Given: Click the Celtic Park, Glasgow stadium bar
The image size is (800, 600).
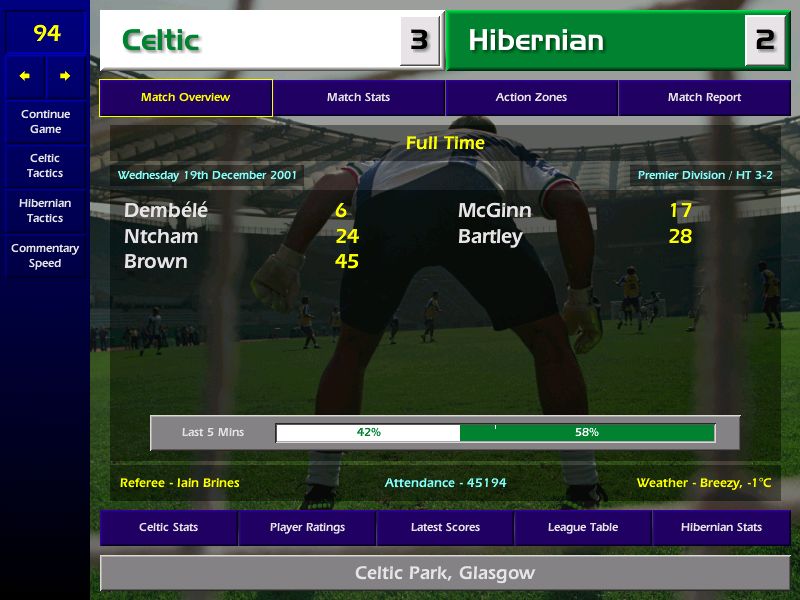Looking at the screenshot, I should click(x=445, y=573).
